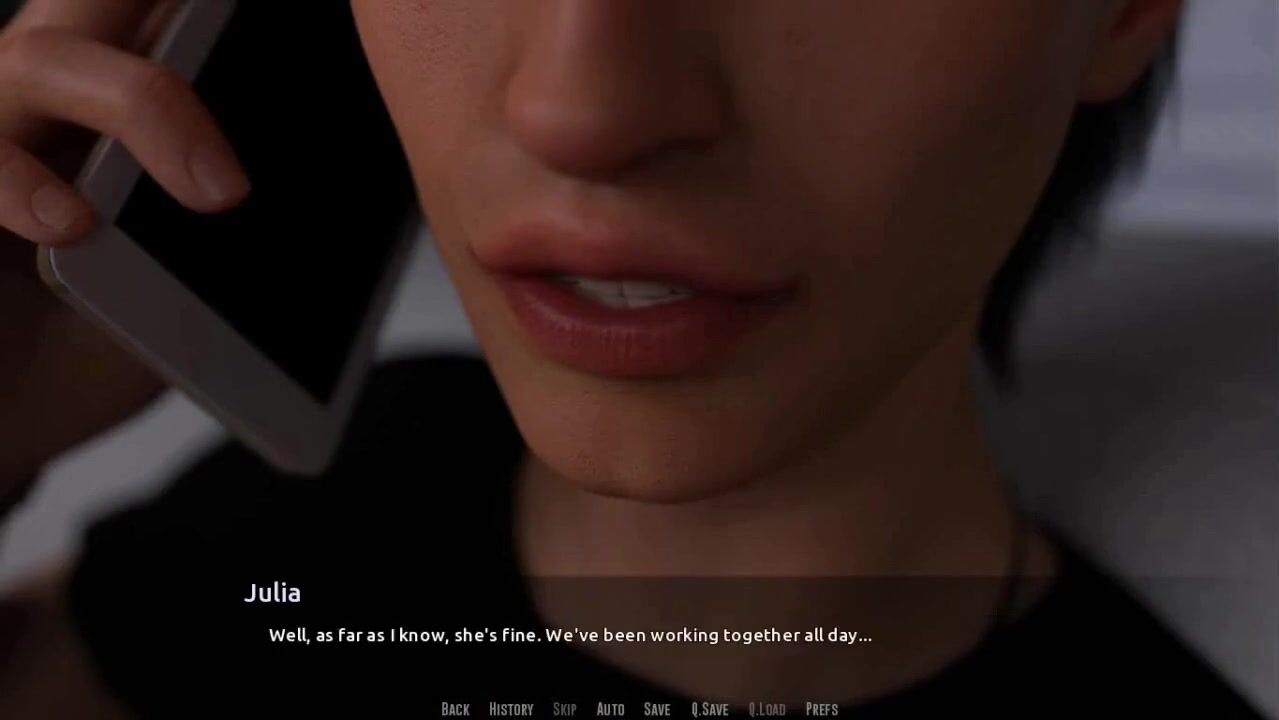
Task: Open the Prefs settings menu
Action: [x=821, y=709]
